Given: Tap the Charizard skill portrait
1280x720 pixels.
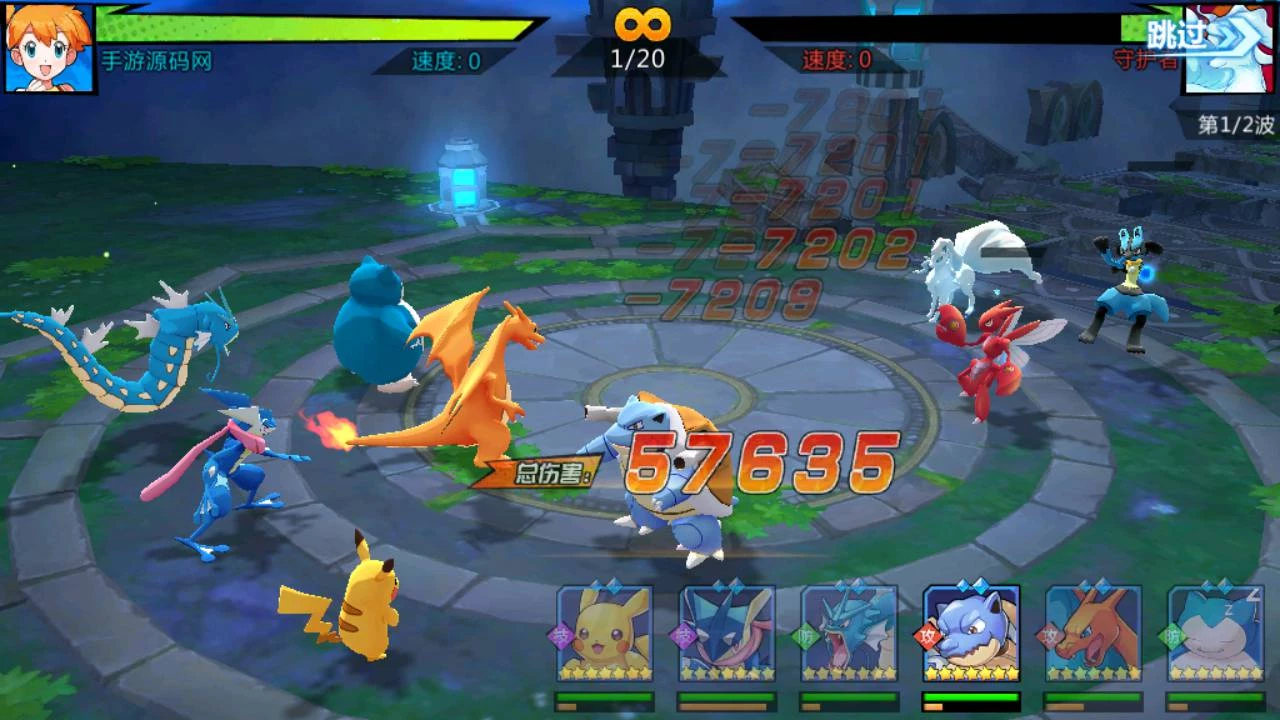Looking at the screenshot, I should tap(1093, 634).
